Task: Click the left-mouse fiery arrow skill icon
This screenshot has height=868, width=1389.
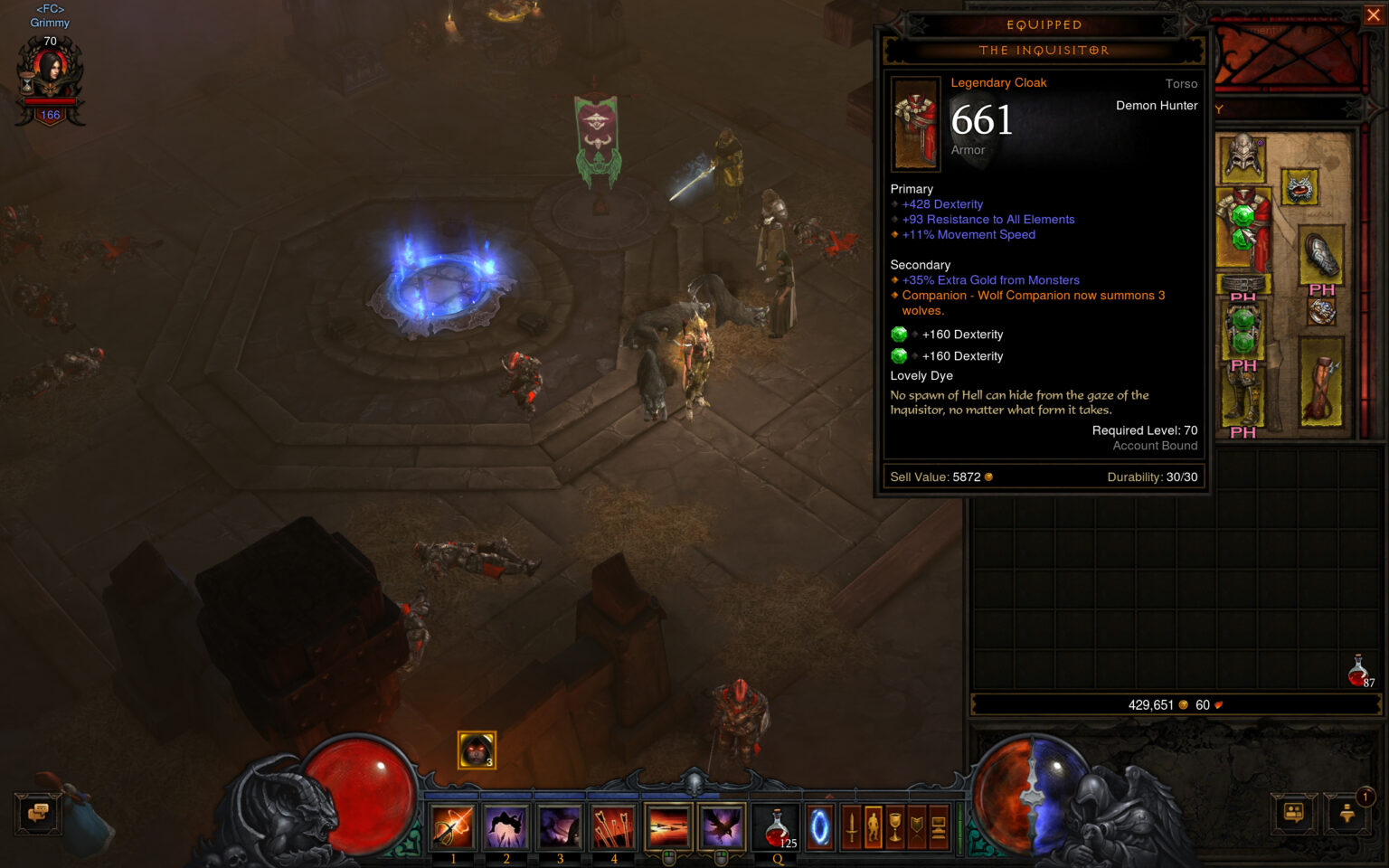Action: (x=668, y=827)
